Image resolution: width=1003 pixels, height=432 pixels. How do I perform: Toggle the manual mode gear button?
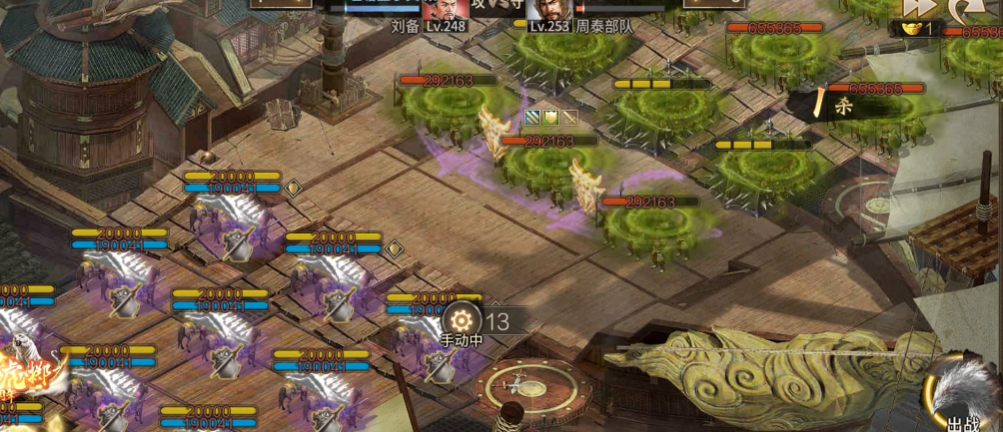click(463, 320)
